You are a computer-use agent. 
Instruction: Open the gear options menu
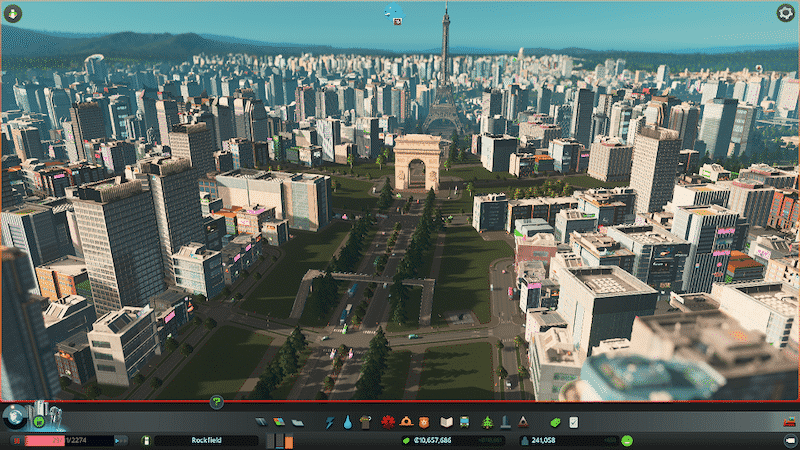tap(785, 13)
